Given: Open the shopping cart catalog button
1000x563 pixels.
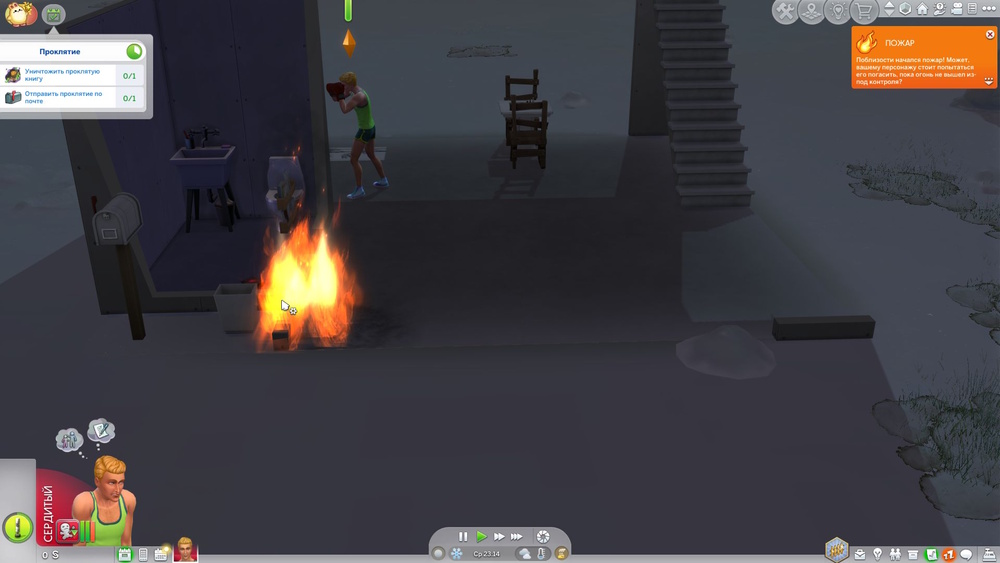Looking at the screenshot, I should [864, 11].
